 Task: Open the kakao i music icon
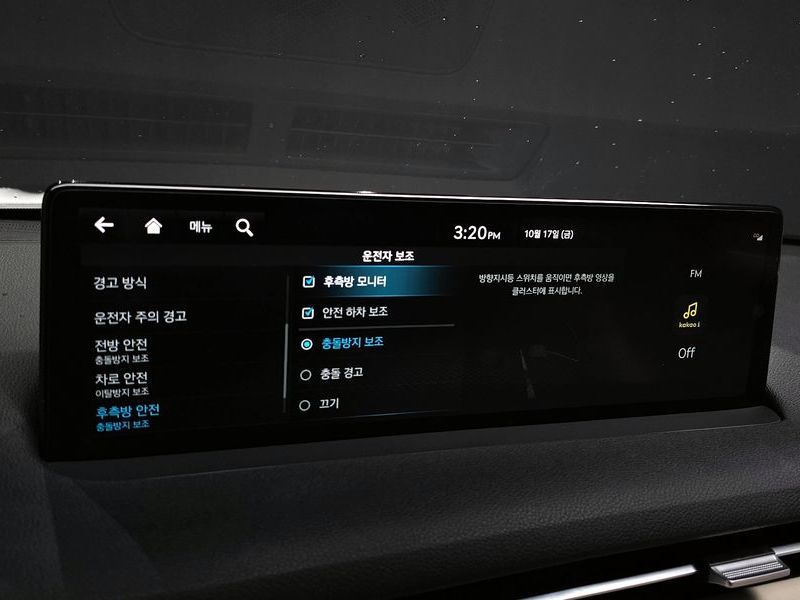tap(689, 314)
